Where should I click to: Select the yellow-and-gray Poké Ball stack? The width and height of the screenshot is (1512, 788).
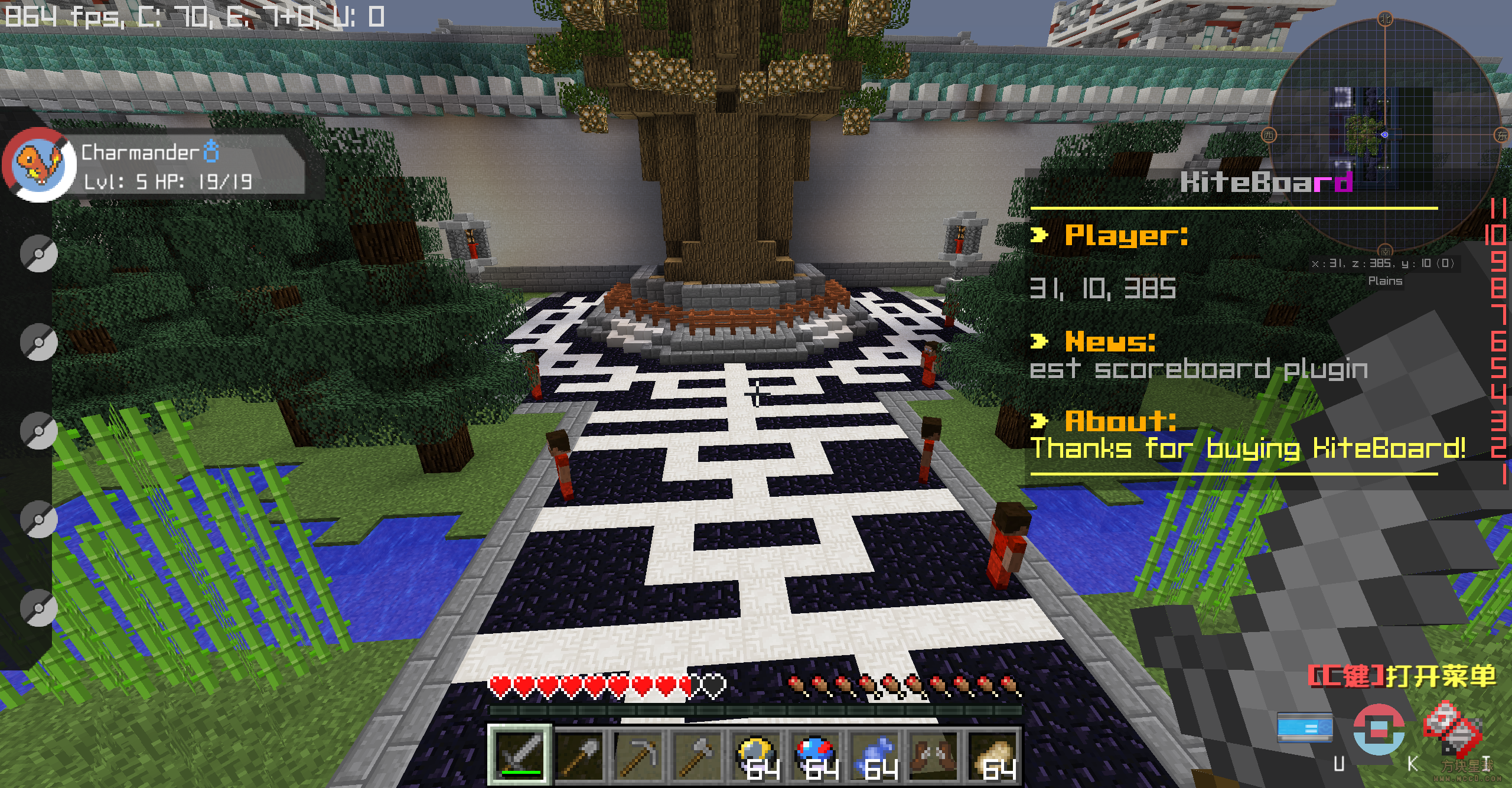tap(757, 756)
